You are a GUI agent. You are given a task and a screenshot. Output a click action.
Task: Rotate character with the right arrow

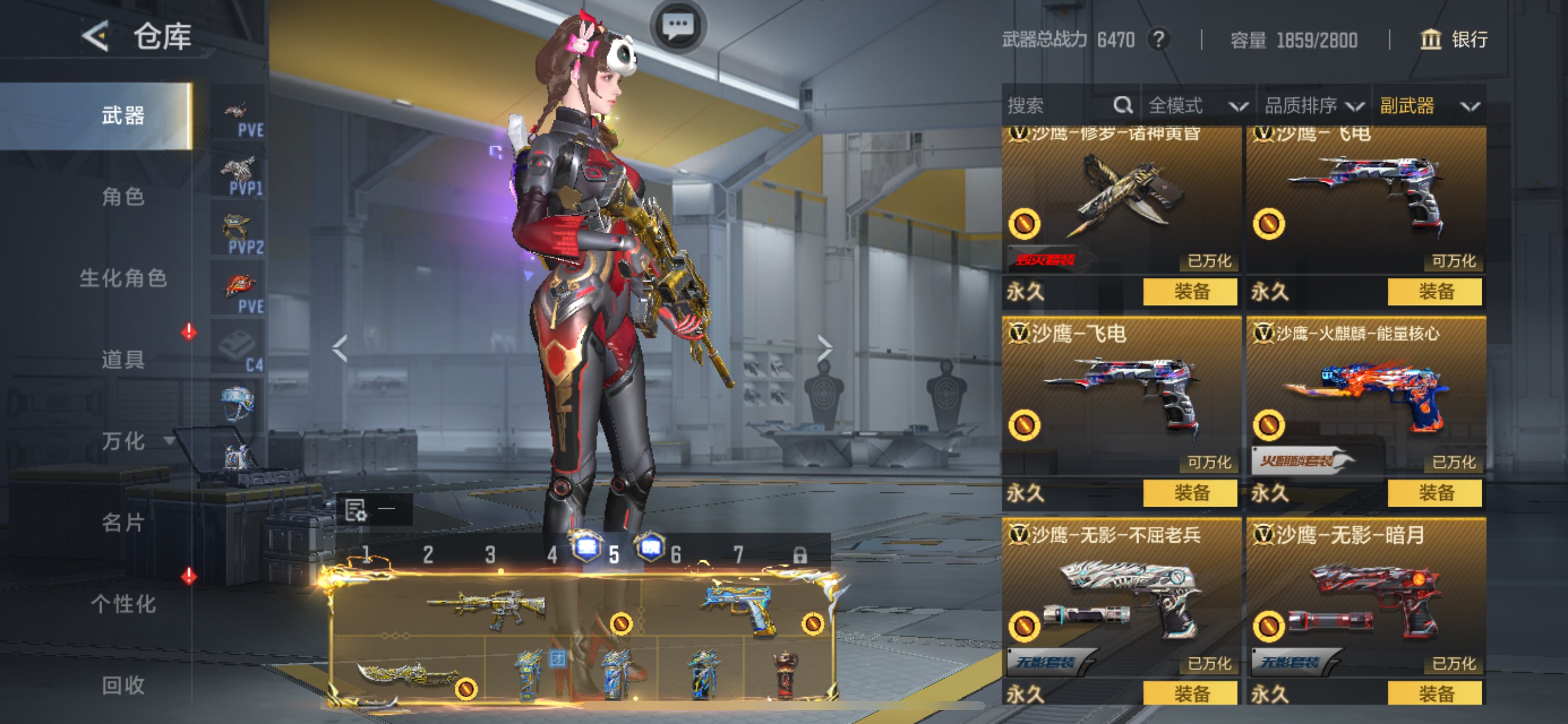pyautogui.click(x=824, y=348)
